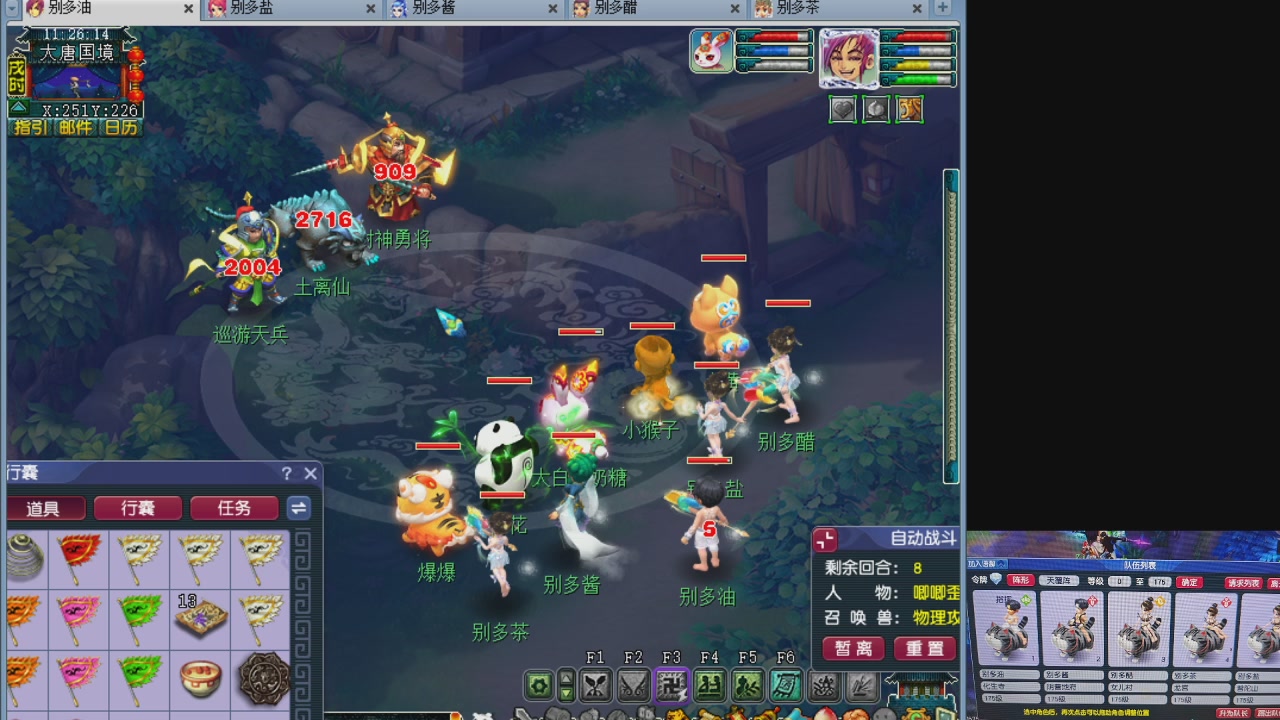Click 确定 to confirm the level filter
The image size is (1280, 720).
[1189, 582]
